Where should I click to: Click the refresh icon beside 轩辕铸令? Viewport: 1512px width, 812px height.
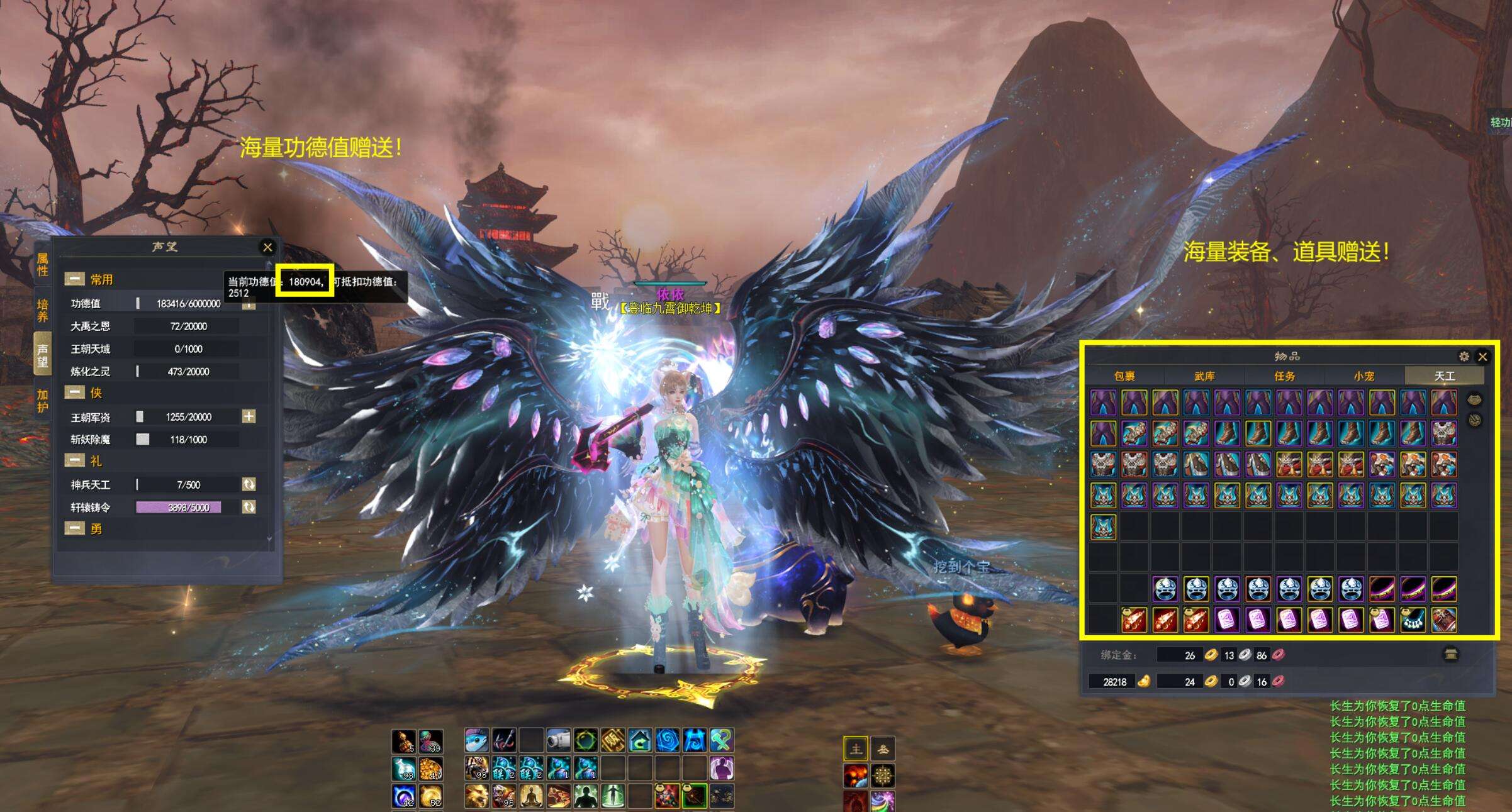249,507
